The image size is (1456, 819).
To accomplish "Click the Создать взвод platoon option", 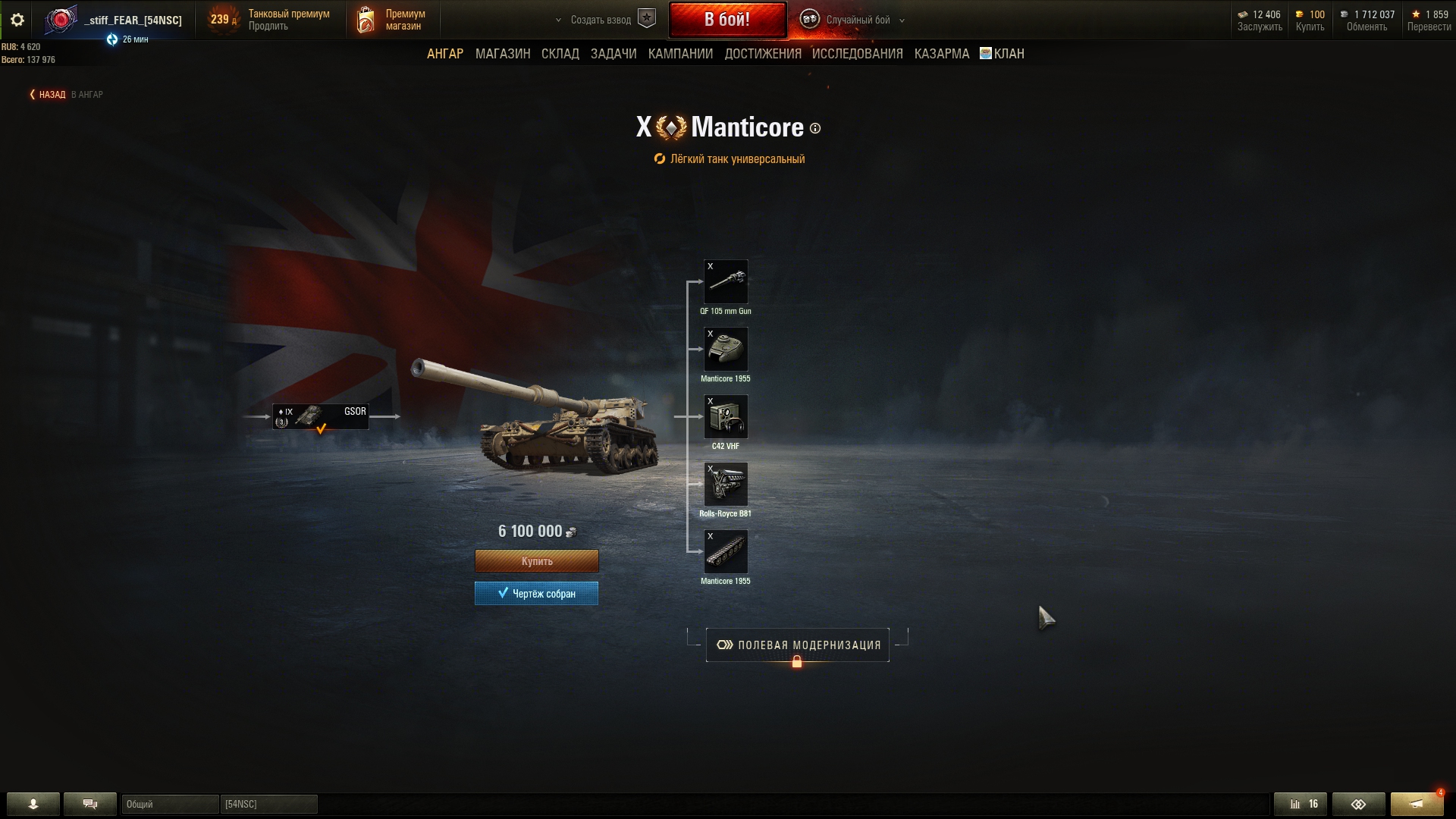I will coord(601,20).
